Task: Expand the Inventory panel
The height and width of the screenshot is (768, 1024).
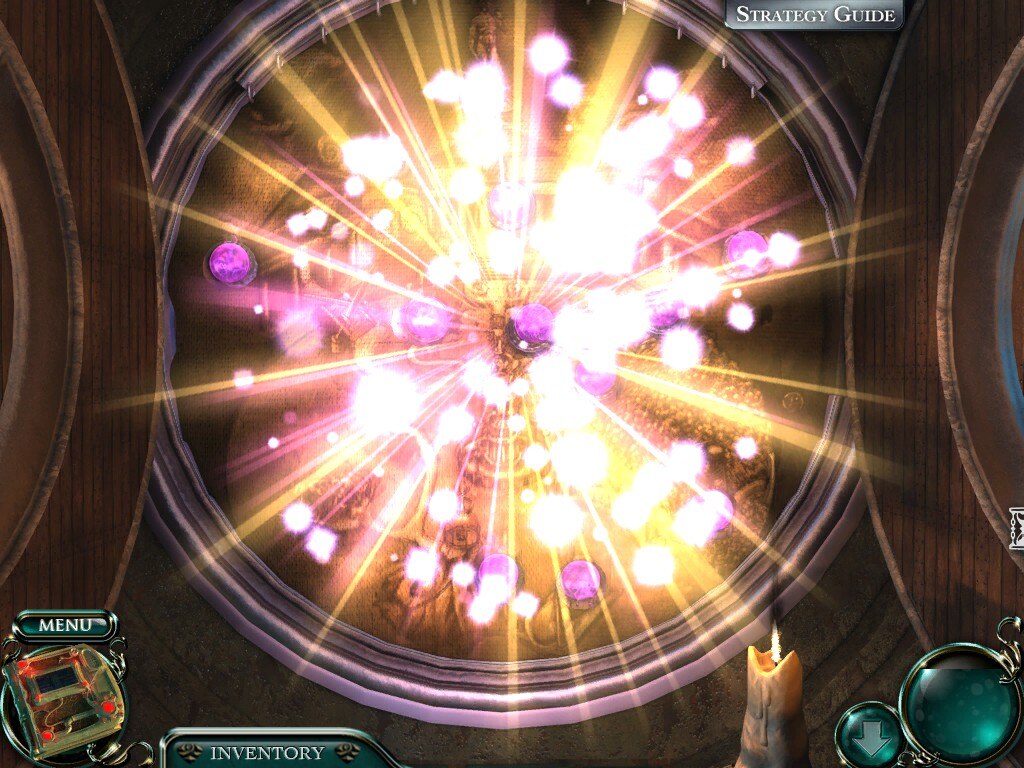Action: pyautogui.click(x=267, y=753)
